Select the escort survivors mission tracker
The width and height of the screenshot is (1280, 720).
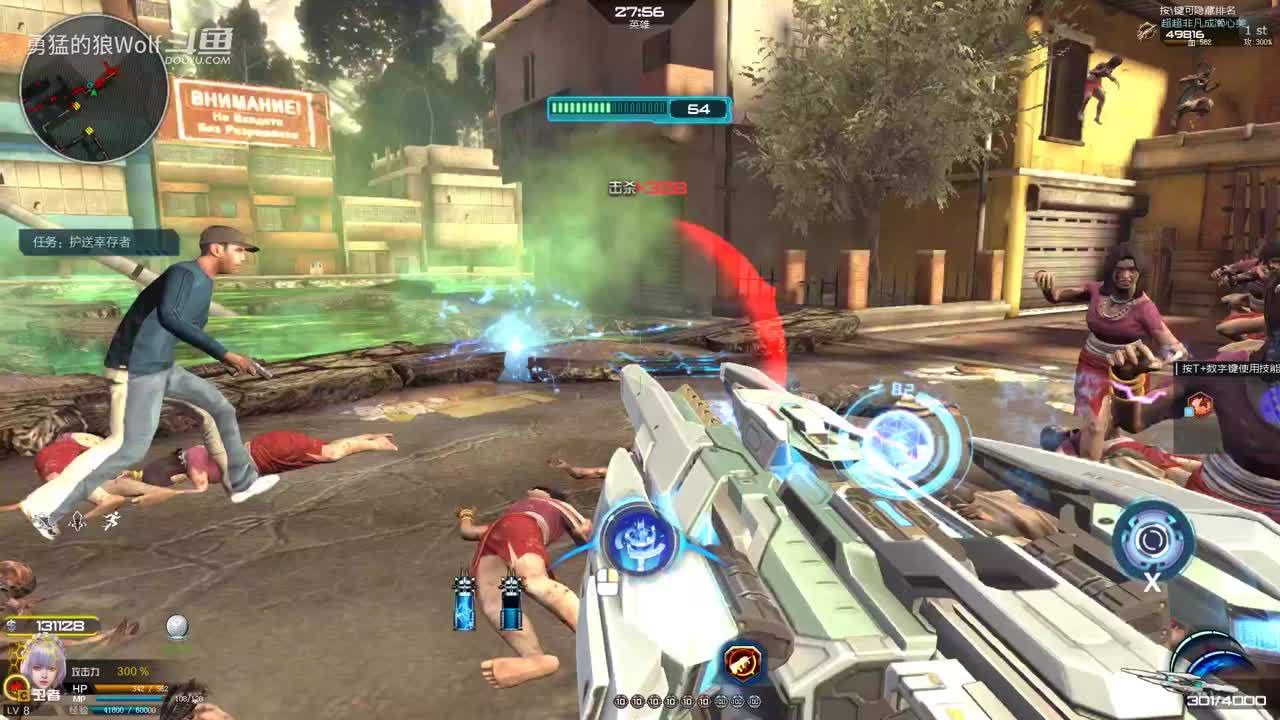click(x=98, y=242)
